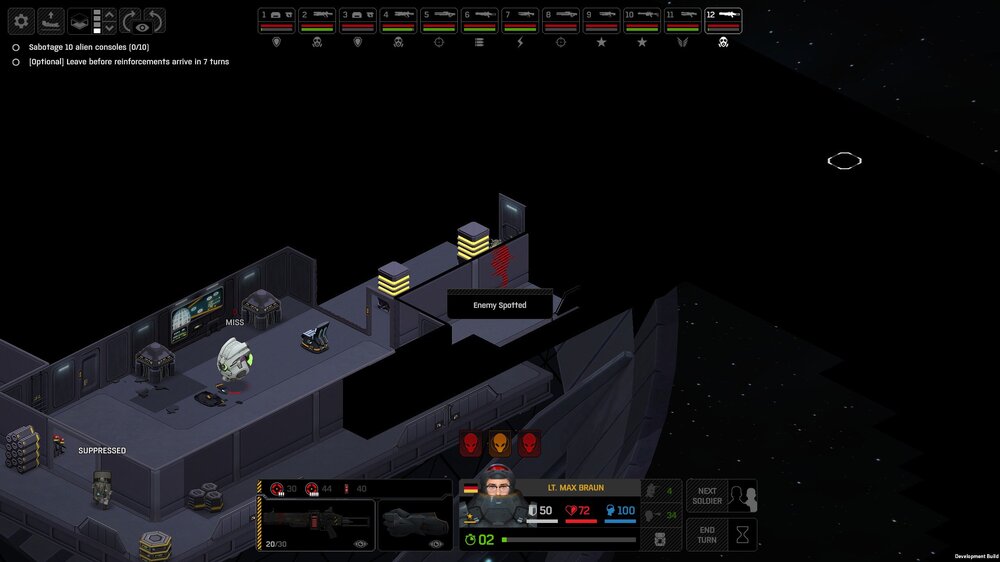Choose soldier 7 from the squad bar
The height and width of the screenshot is (562, 1000).
click(521, 21)
